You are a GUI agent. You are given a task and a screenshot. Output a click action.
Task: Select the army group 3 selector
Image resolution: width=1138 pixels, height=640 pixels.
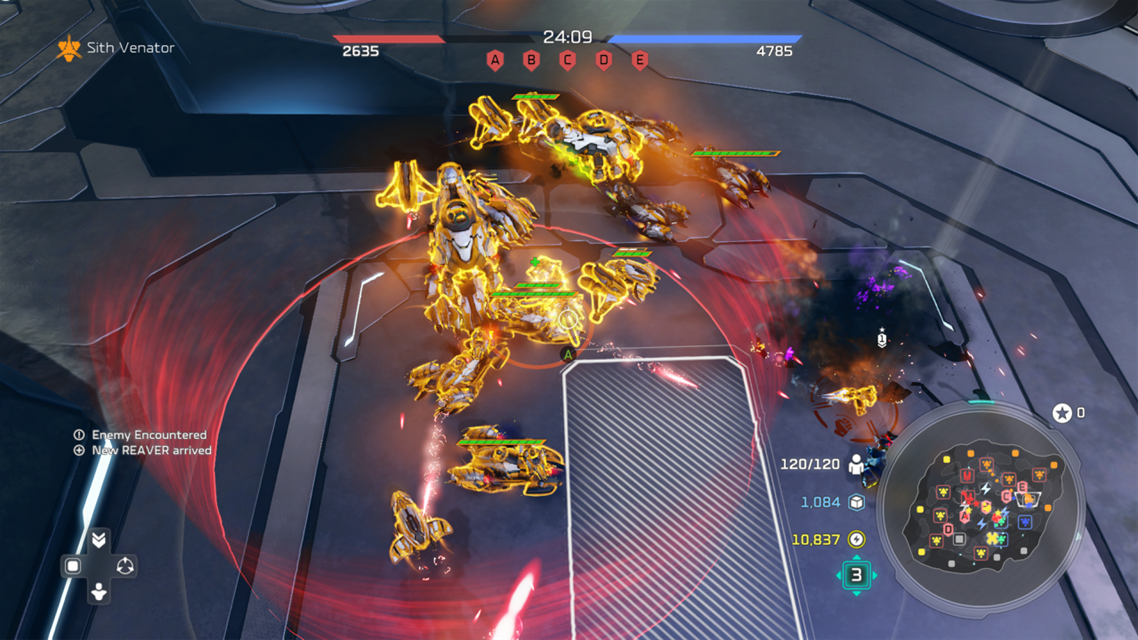tap(856, 575)
